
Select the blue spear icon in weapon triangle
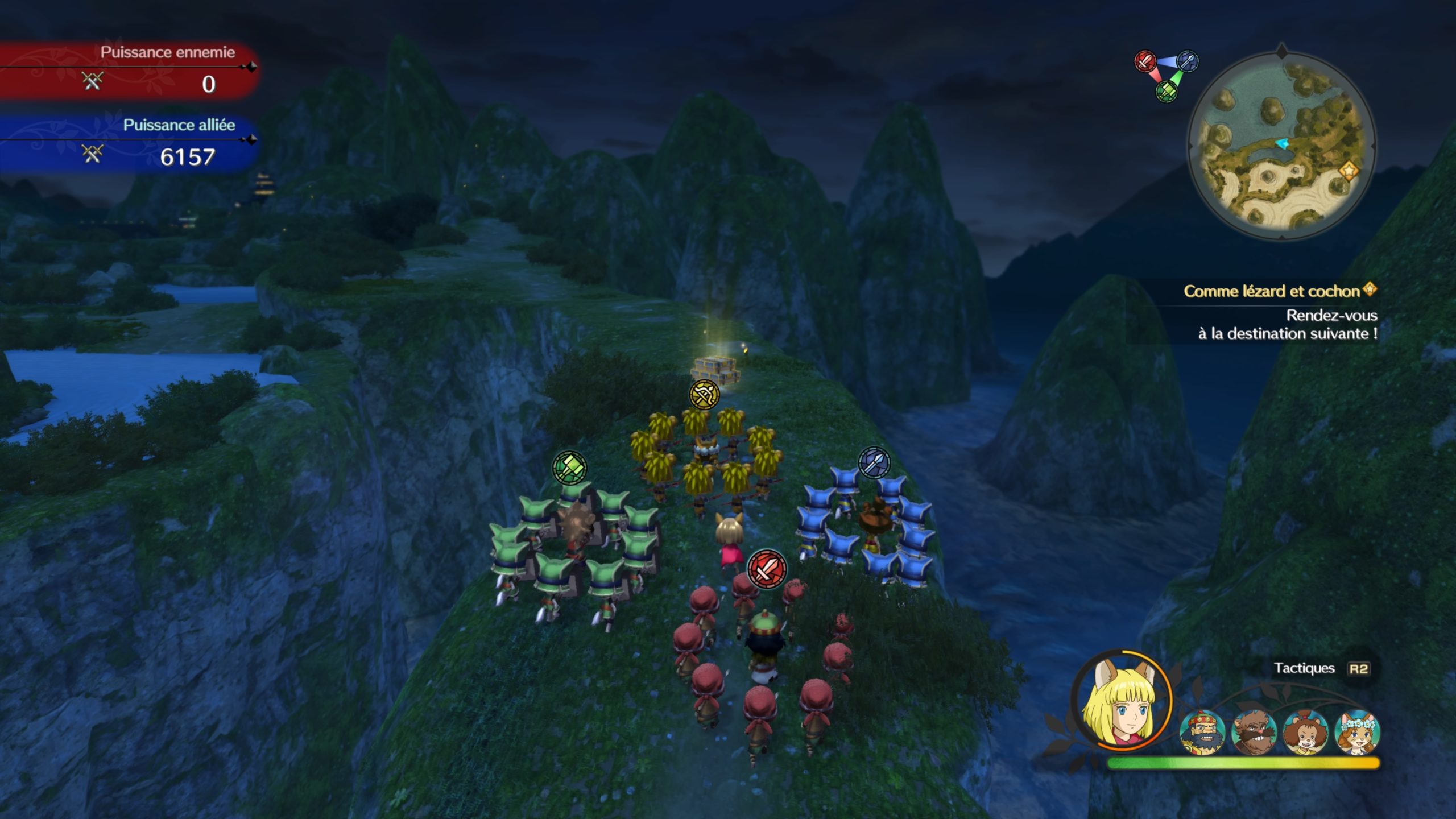click(x=1188, y=60)
